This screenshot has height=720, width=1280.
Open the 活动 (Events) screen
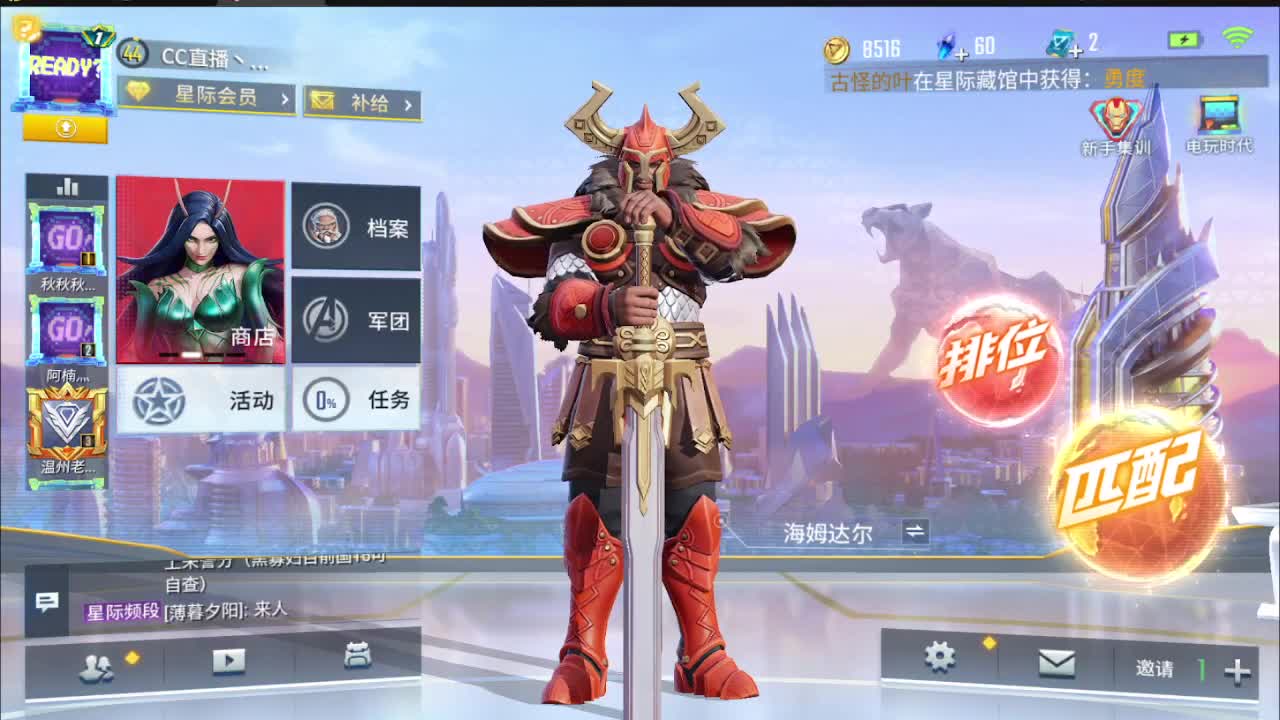[x=200, y=399]
